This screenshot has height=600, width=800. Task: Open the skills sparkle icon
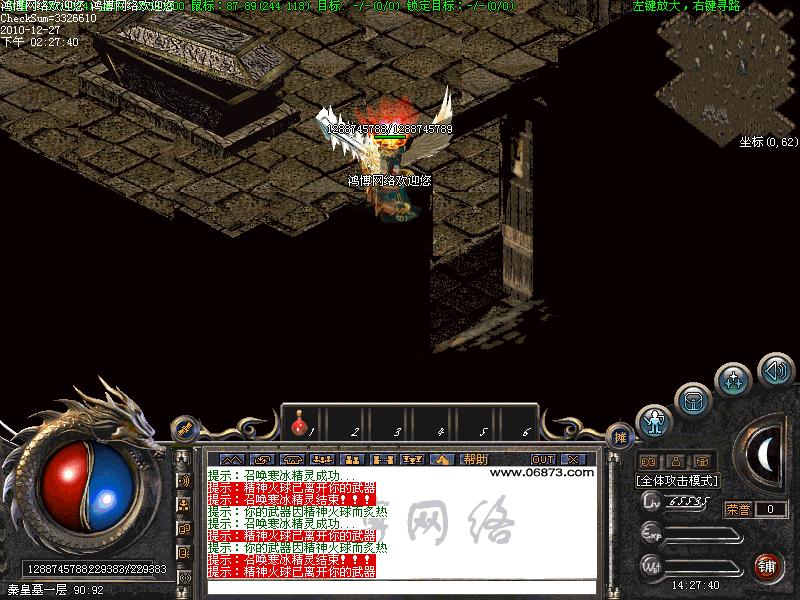click(734, 380)
